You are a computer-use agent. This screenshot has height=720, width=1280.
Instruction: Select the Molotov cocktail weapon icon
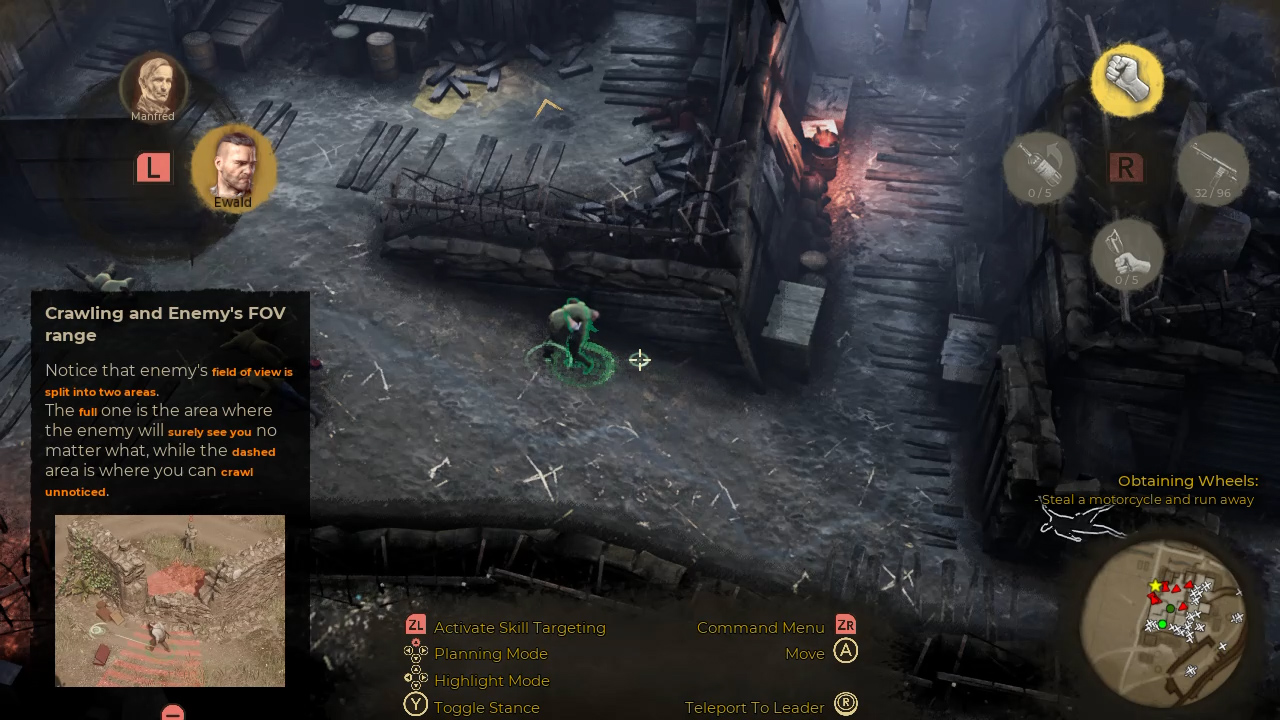click(x=1040, y=163)
